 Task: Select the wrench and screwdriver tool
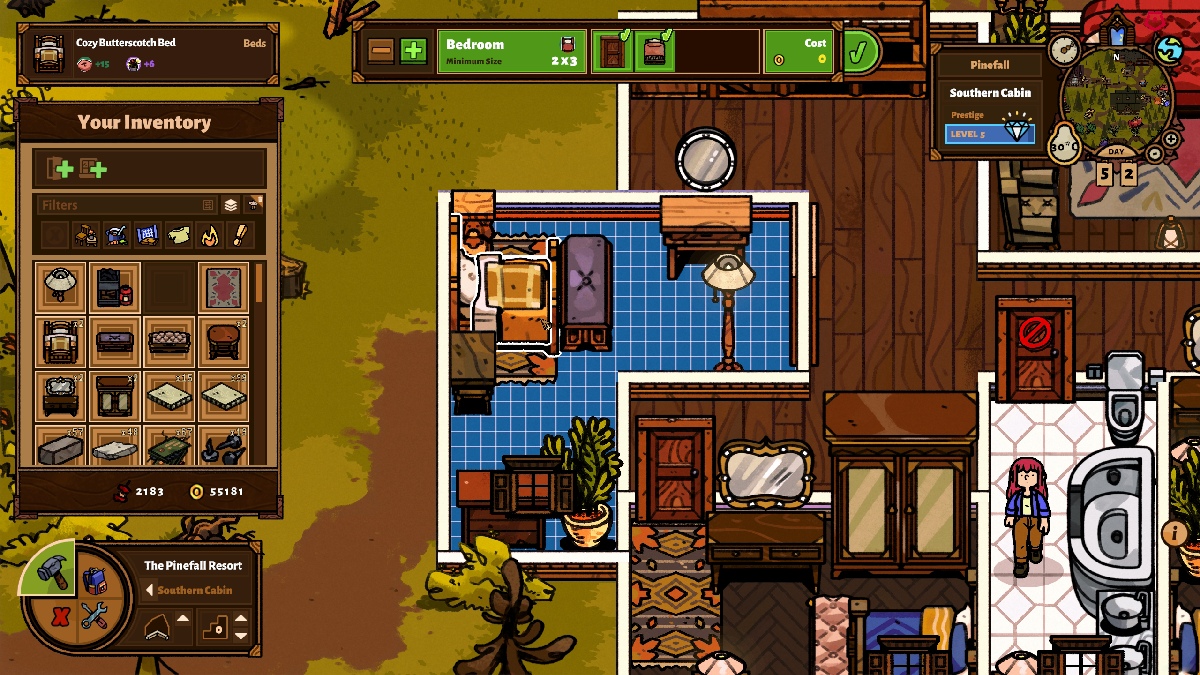point(94,616)
